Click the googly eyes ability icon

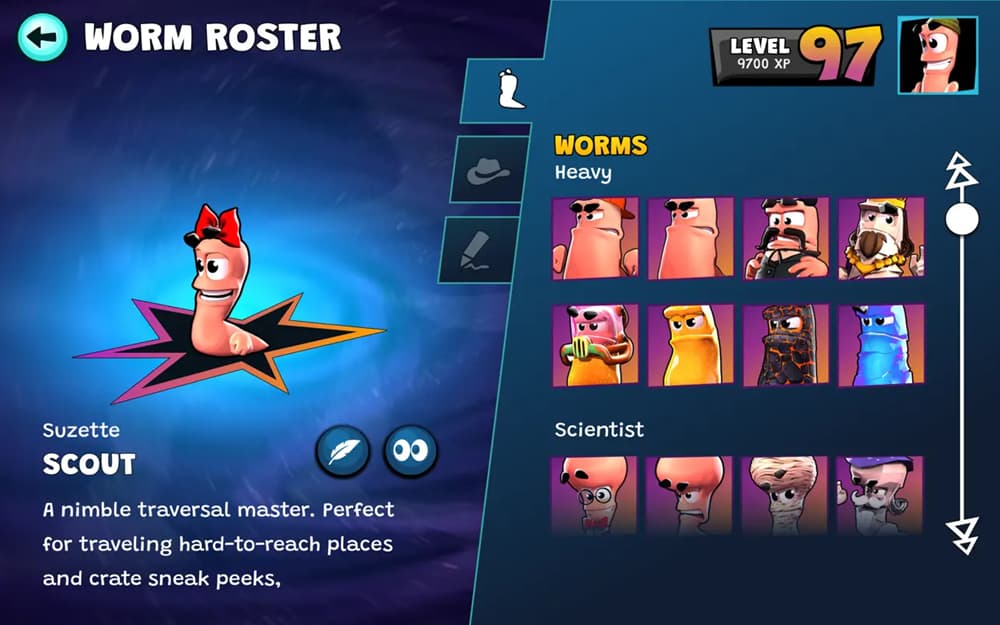click(410, 452)
